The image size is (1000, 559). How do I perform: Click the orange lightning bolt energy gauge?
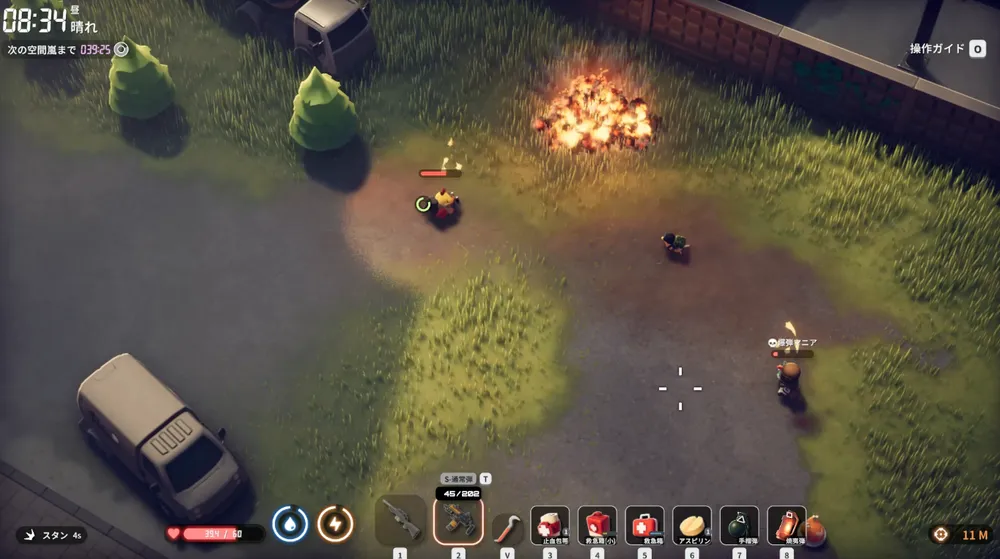point(335,523)
